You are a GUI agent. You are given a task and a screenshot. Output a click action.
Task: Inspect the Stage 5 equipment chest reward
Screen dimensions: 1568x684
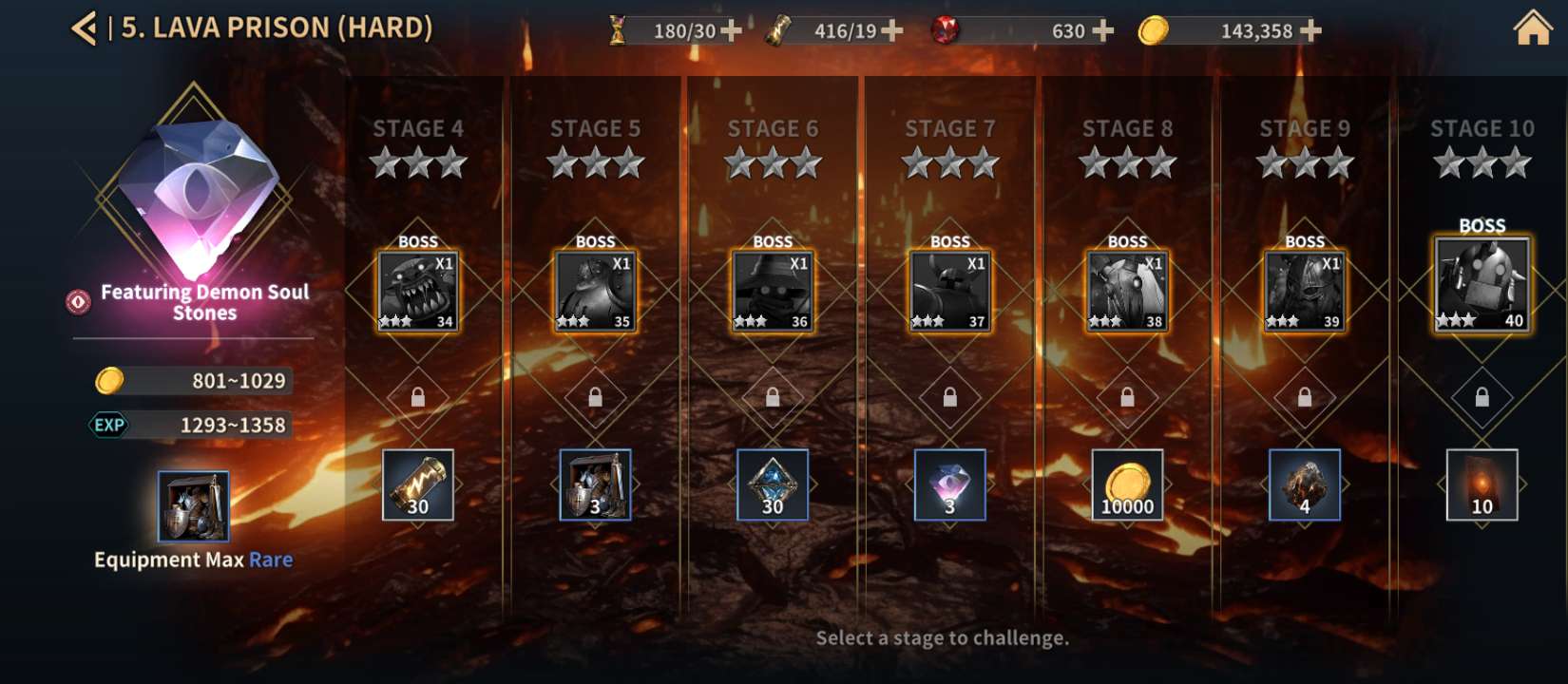595,484
